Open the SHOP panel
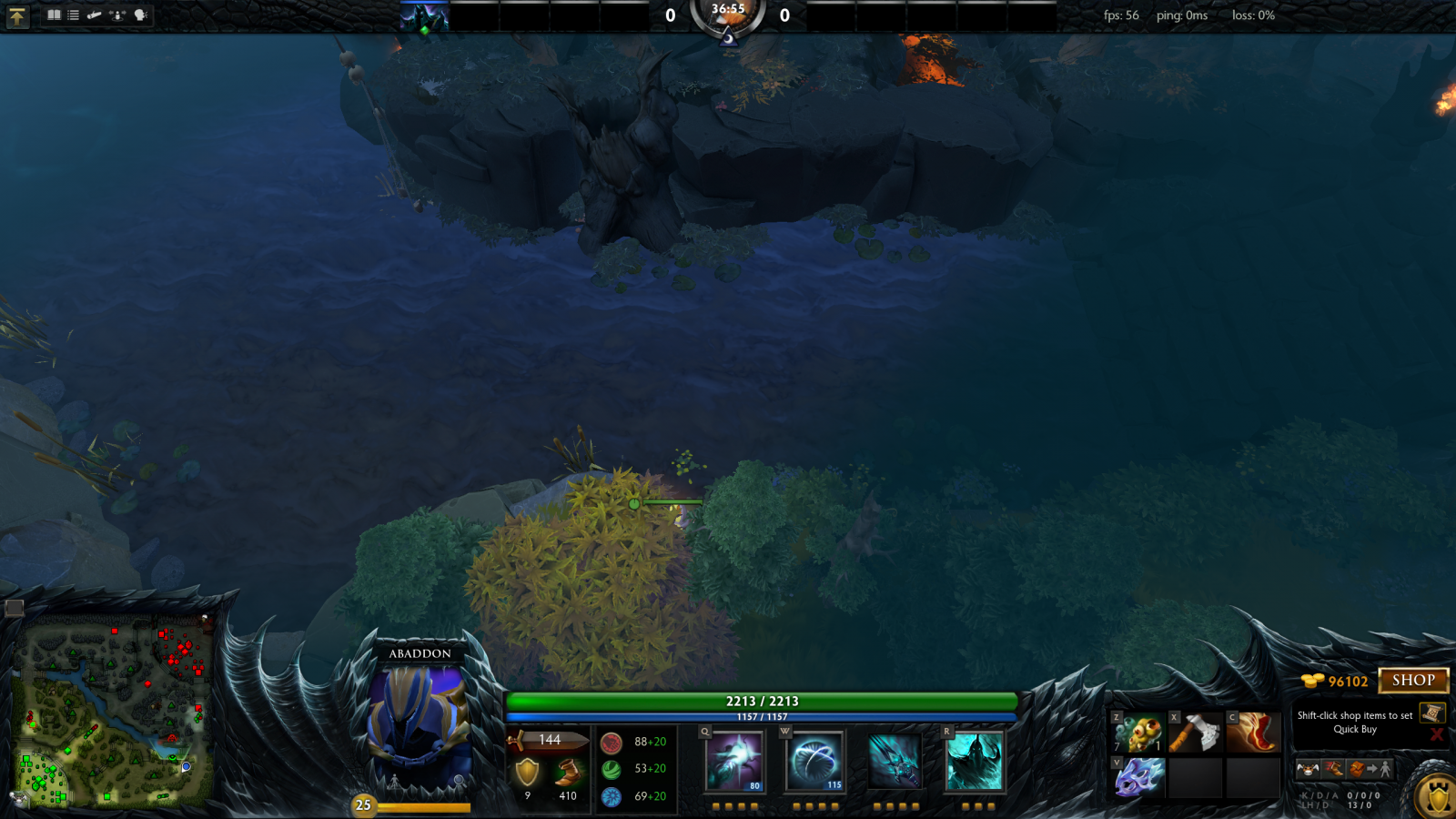1456x819 pixels. pos(1413,681)
